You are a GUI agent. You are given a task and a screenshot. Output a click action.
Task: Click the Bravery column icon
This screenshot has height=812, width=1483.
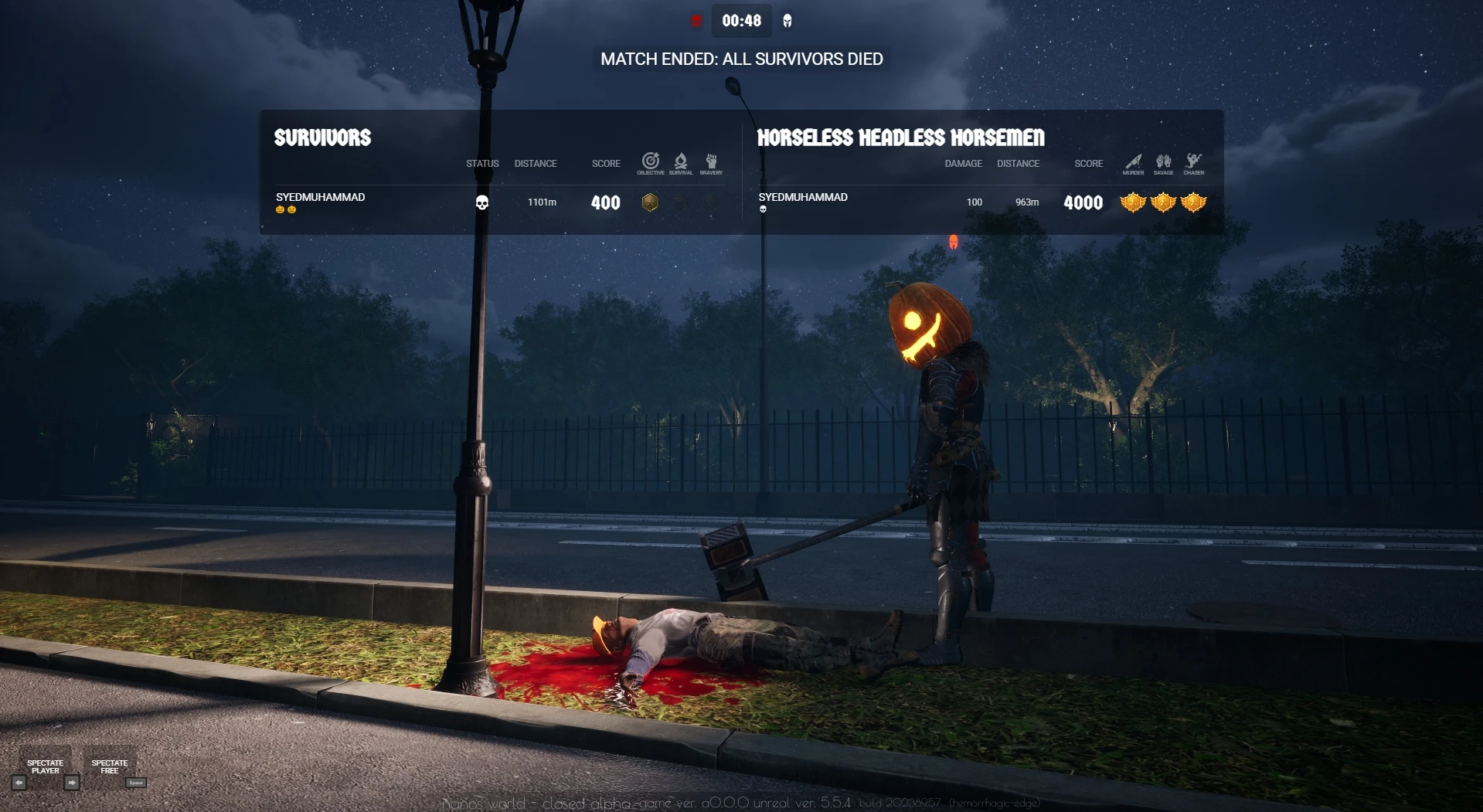tap(711, 162)
